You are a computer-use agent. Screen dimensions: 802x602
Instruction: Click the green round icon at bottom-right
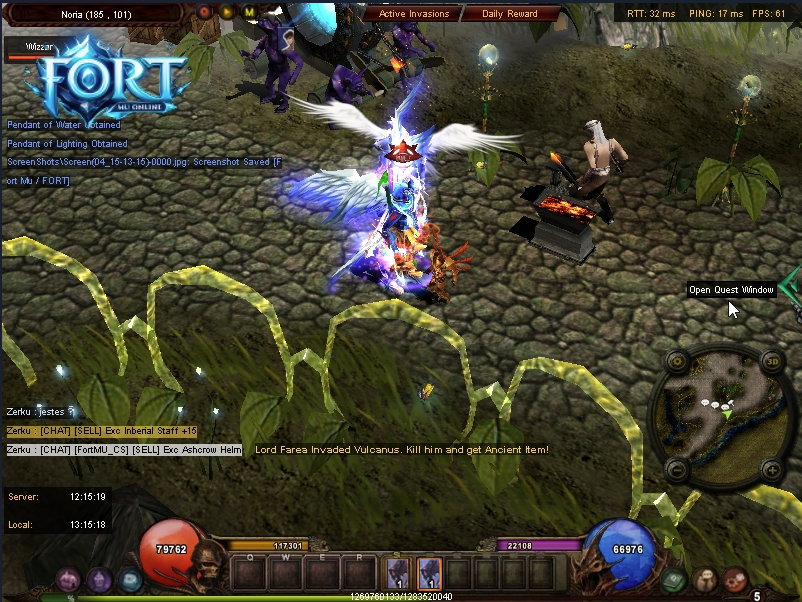[x=674, y=579]
